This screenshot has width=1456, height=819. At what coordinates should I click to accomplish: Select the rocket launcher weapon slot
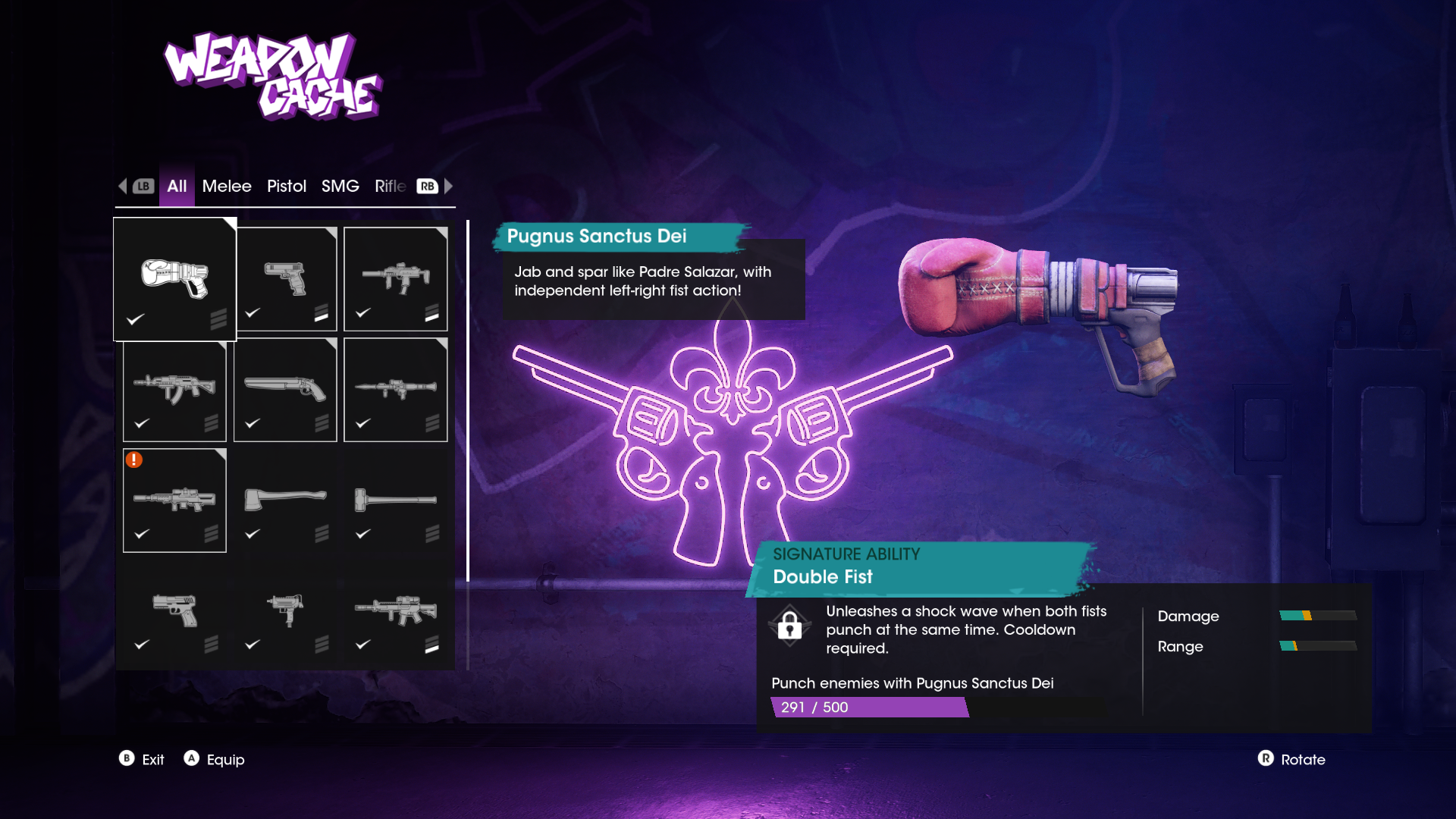point(395,390)
